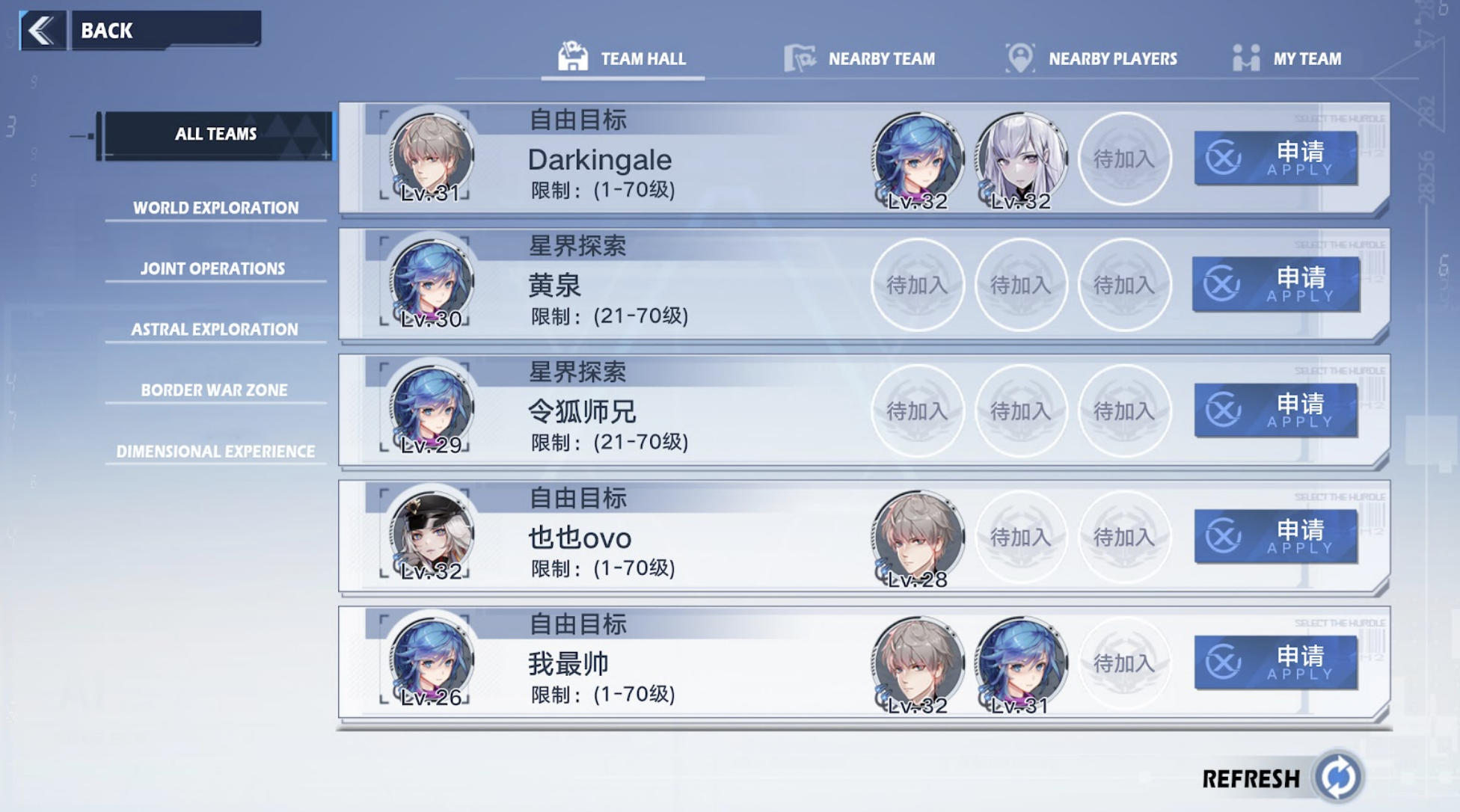The image size is (1460, 812).
Task: Click the empty 待加入 slot in 也也ovo's team
Action: click(1022, 537)
